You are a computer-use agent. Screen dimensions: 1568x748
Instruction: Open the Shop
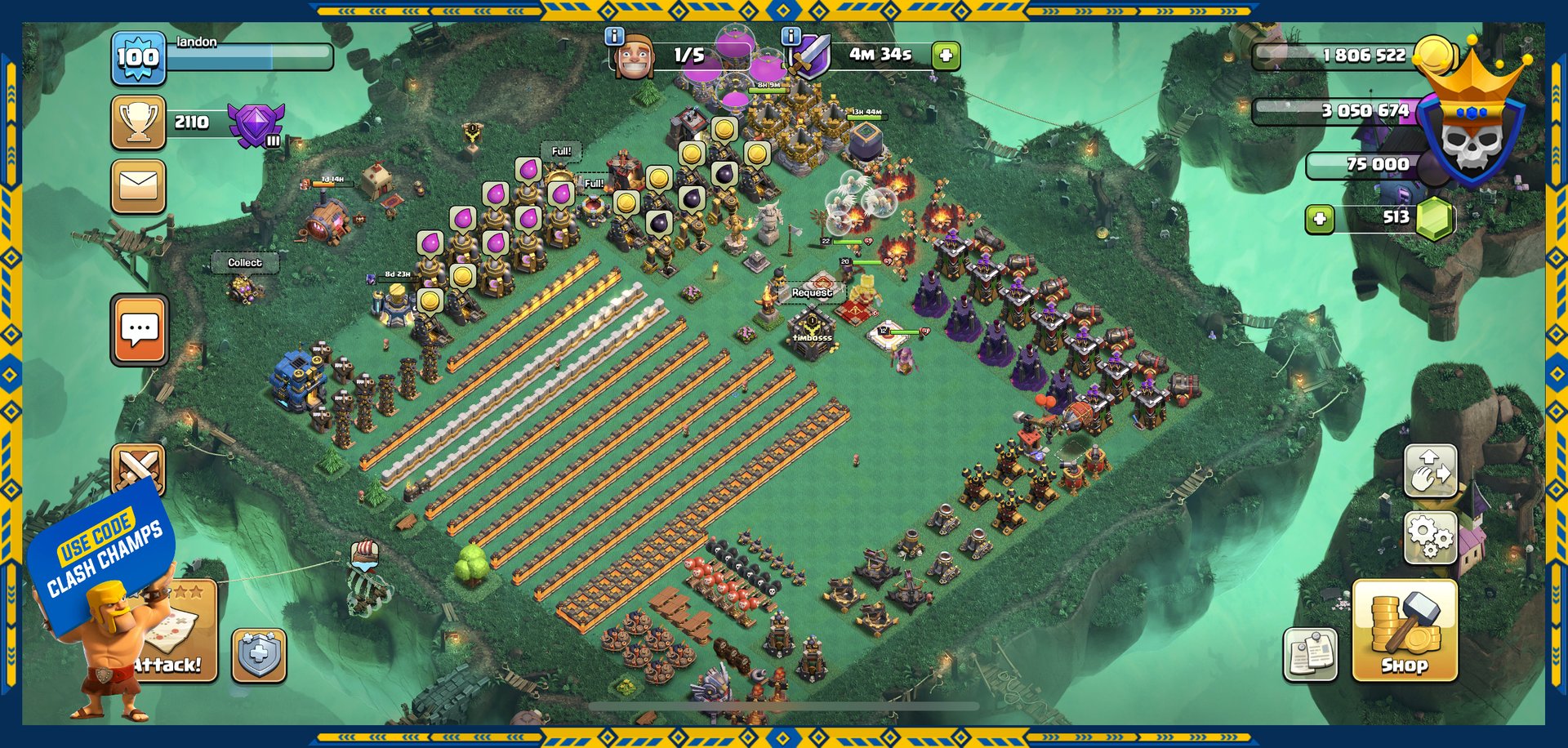pyautogui.click(x=1404, y=630)
